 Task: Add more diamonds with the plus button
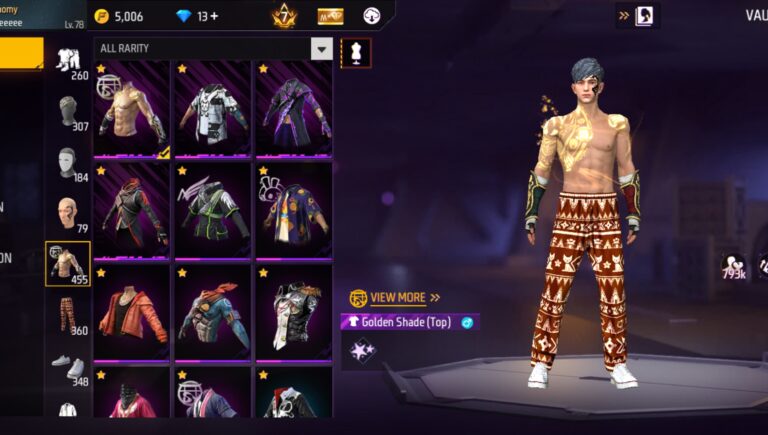pos(214,16)
